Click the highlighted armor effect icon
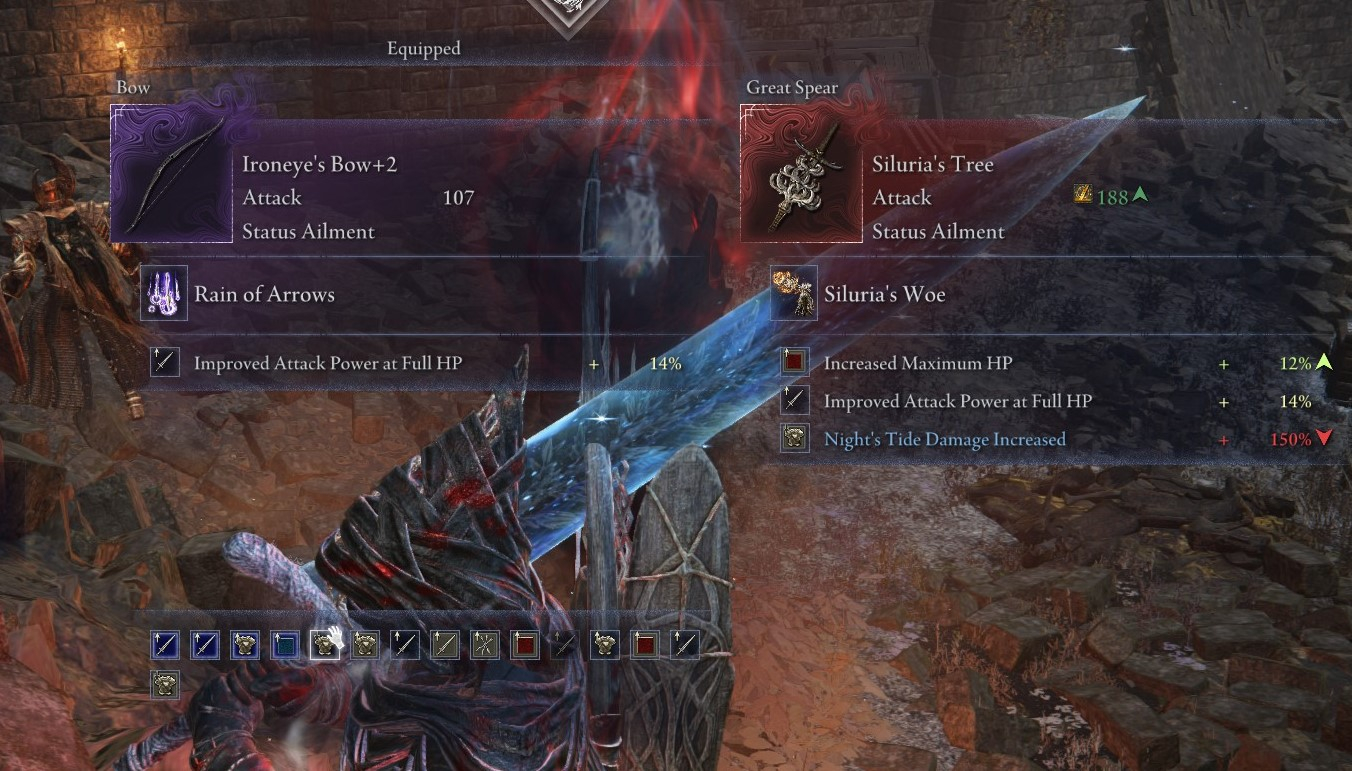Viewport: 1352px width, 771px height. pos(325,645)
